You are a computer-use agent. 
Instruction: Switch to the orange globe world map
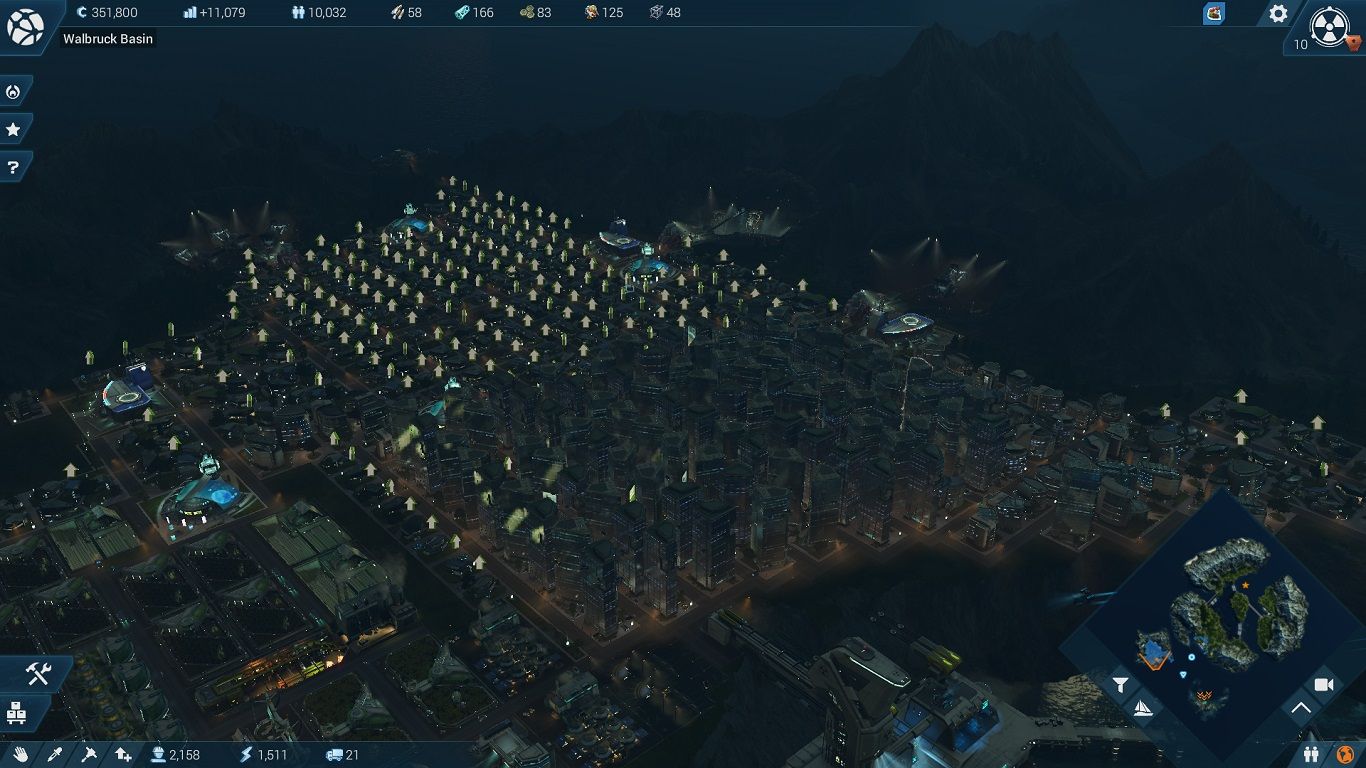tap(1345, 754)
